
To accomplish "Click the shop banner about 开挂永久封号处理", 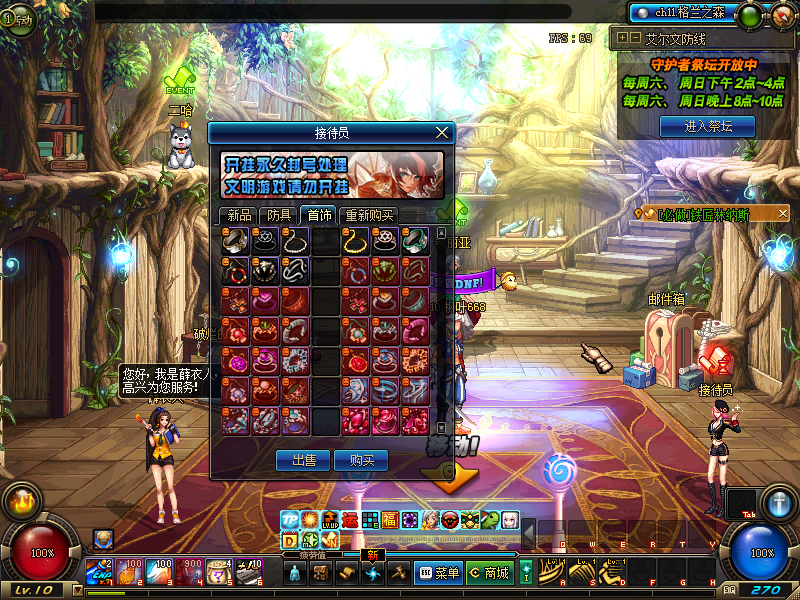I will 333,175.
